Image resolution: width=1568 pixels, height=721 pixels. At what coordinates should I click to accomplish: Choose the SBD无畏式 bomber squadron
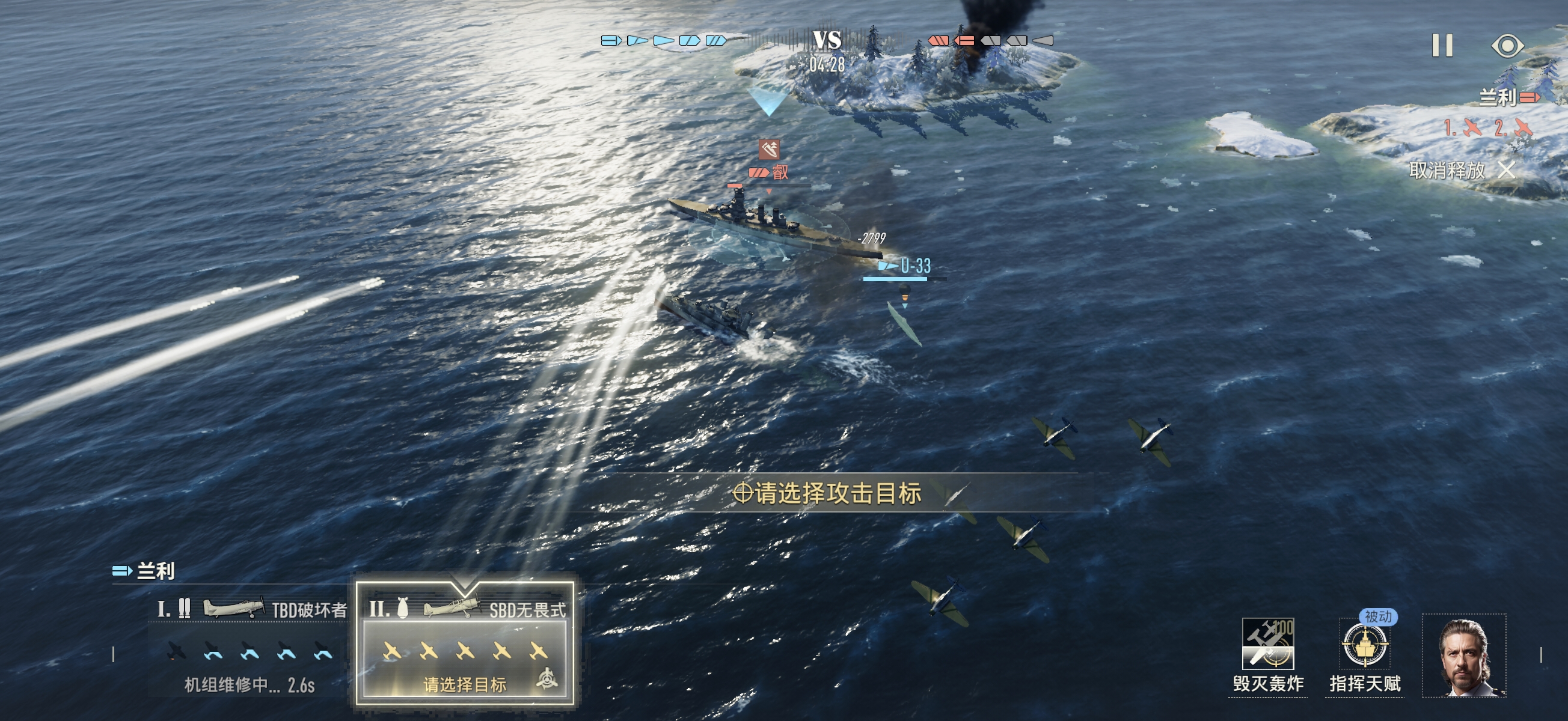point(464,645)
